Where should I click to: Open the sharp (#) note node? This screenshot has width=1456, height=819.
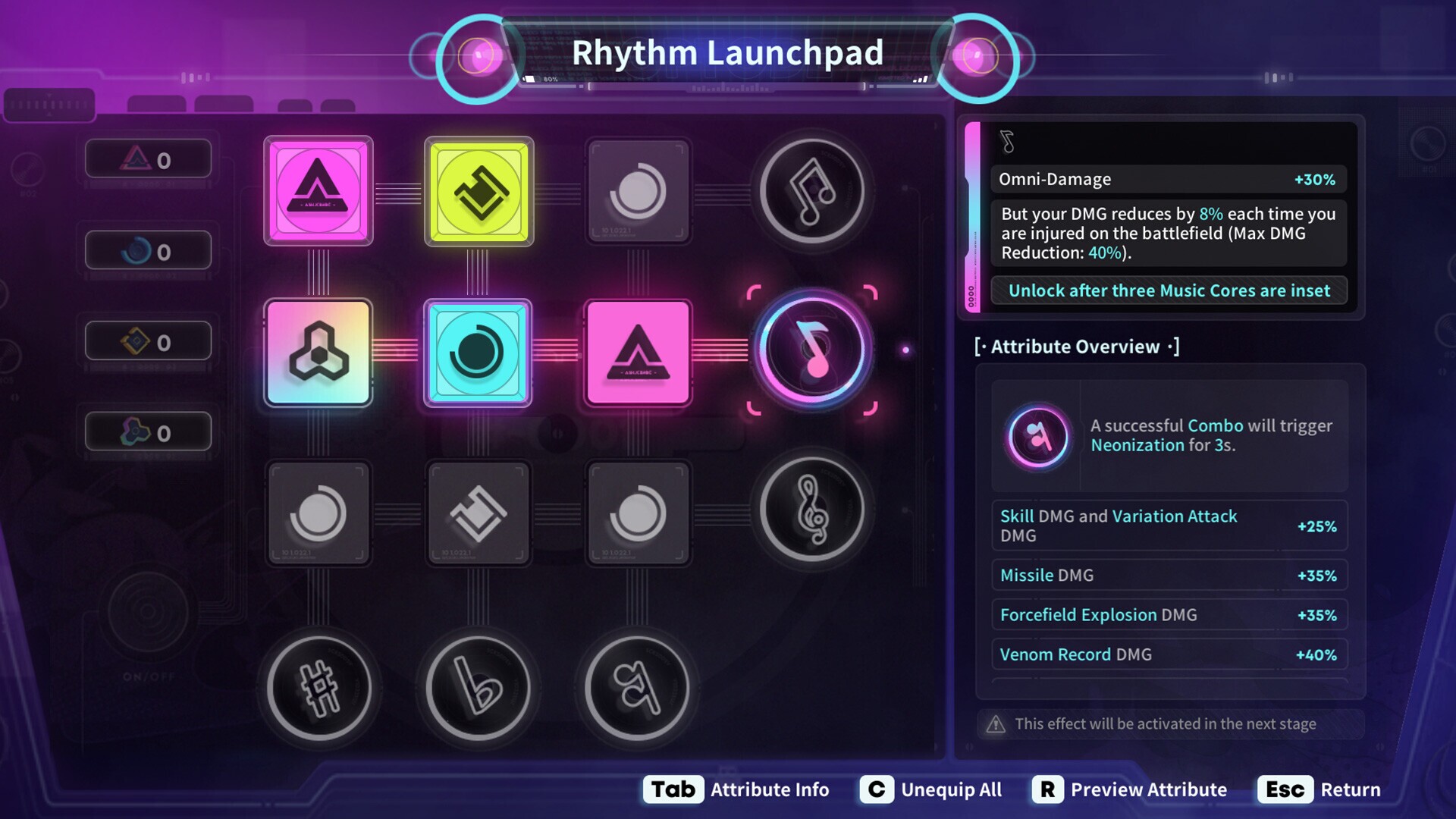coord(318,686)
